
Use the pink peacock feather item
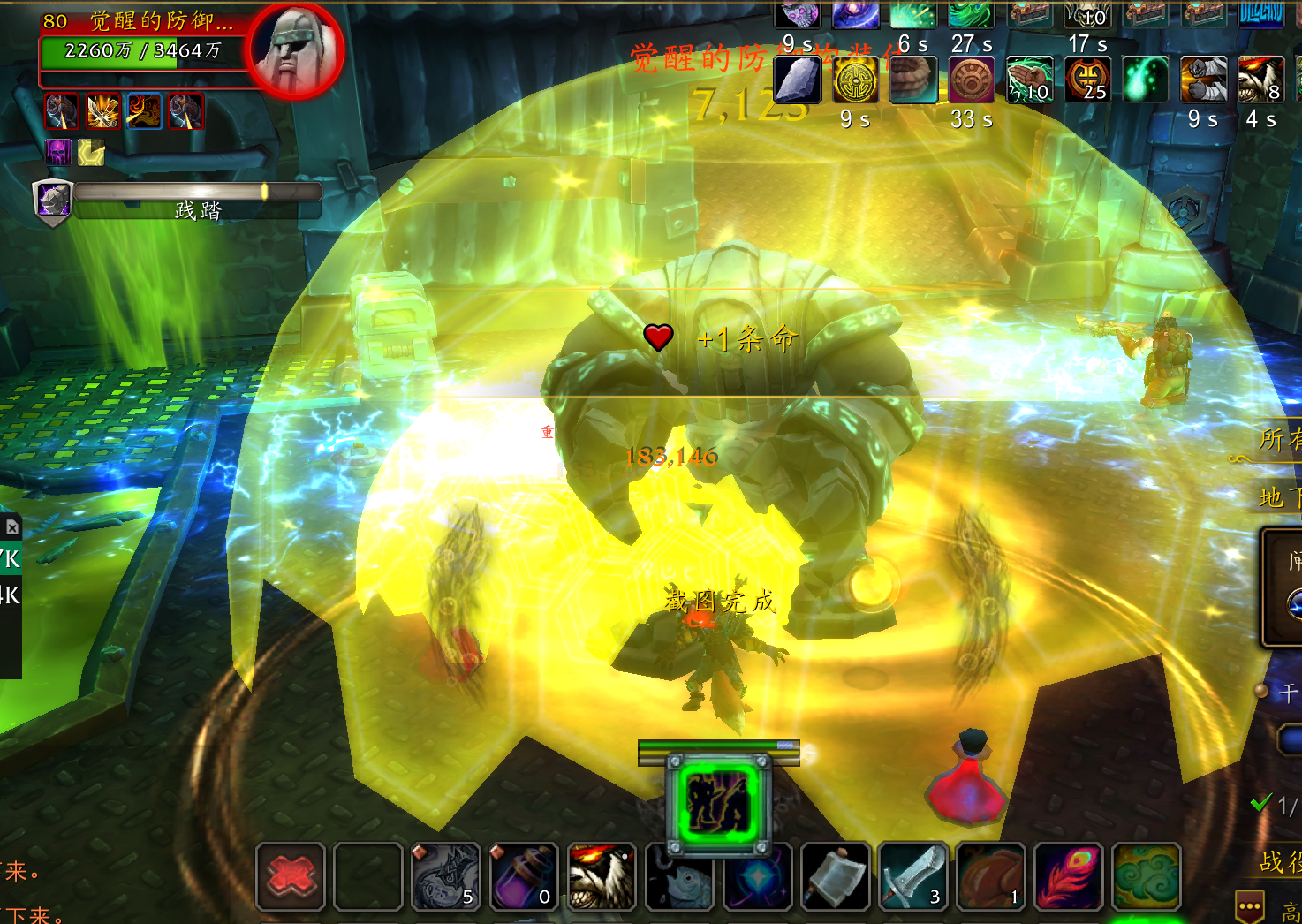(1069, 876)
